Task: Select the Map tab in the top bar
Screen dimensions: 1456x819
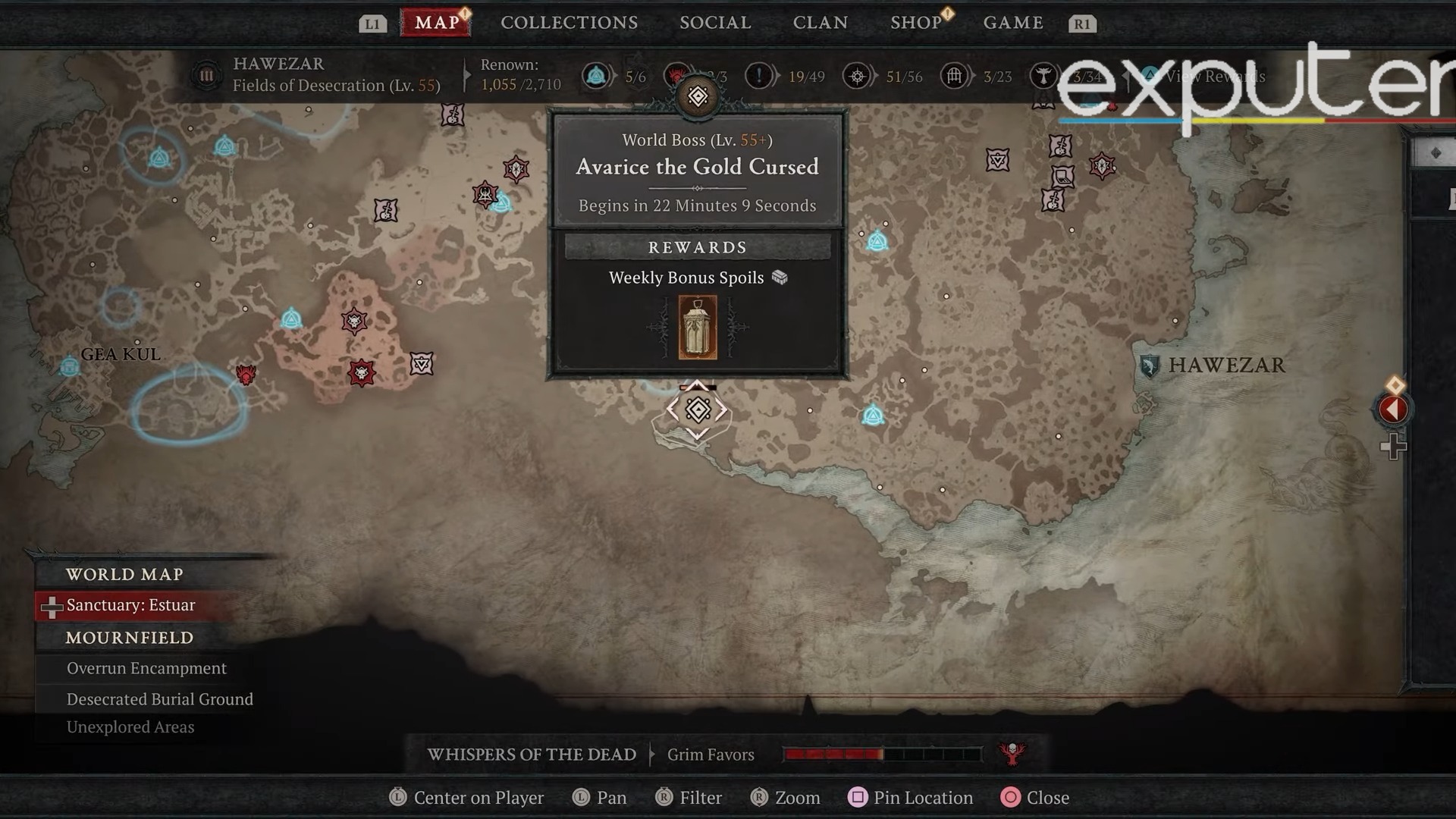Action: coord(435,23)
